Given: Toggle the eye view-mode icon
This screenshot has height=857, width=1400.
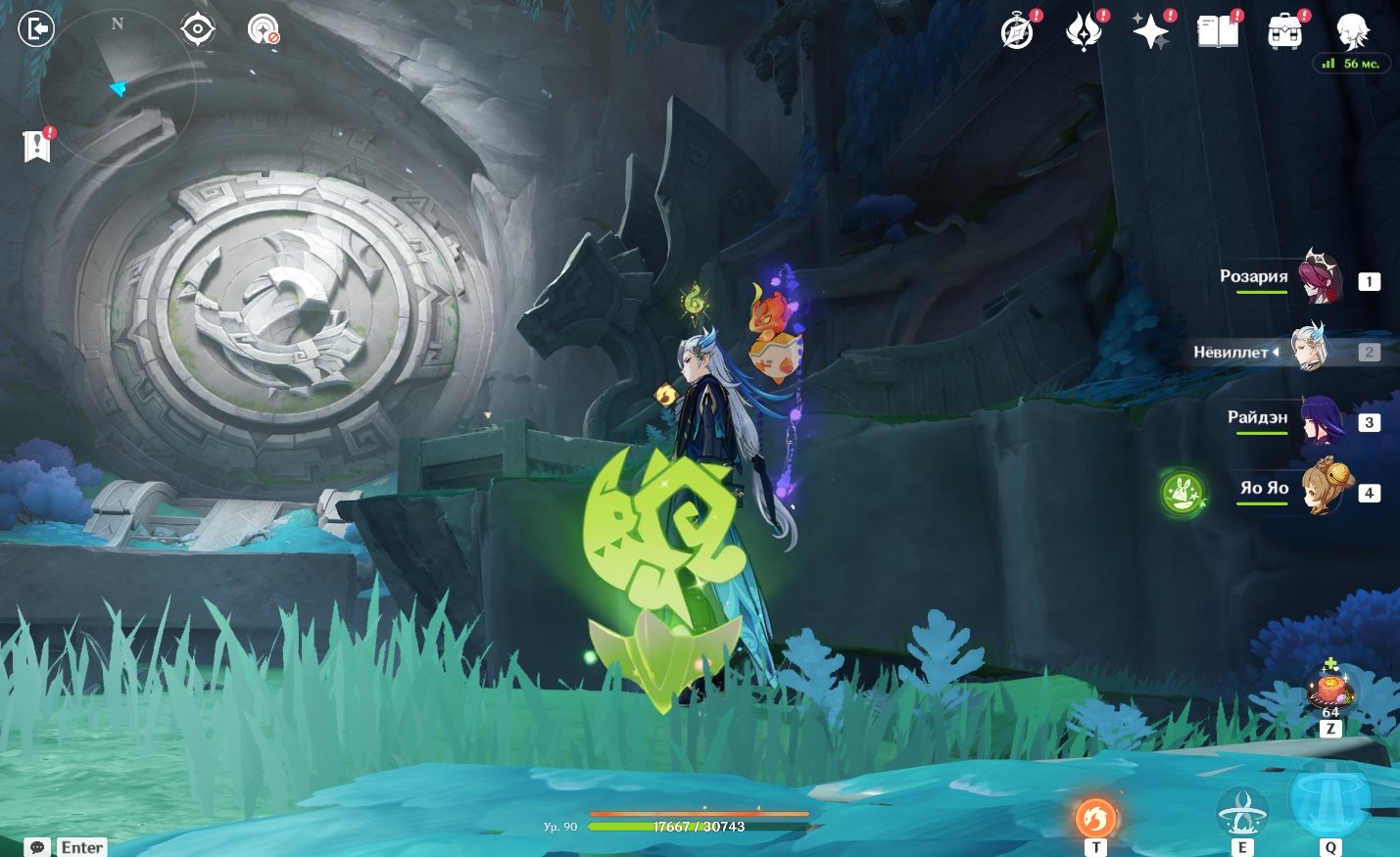Looking at the screenshot, I should tap(198, 29).
